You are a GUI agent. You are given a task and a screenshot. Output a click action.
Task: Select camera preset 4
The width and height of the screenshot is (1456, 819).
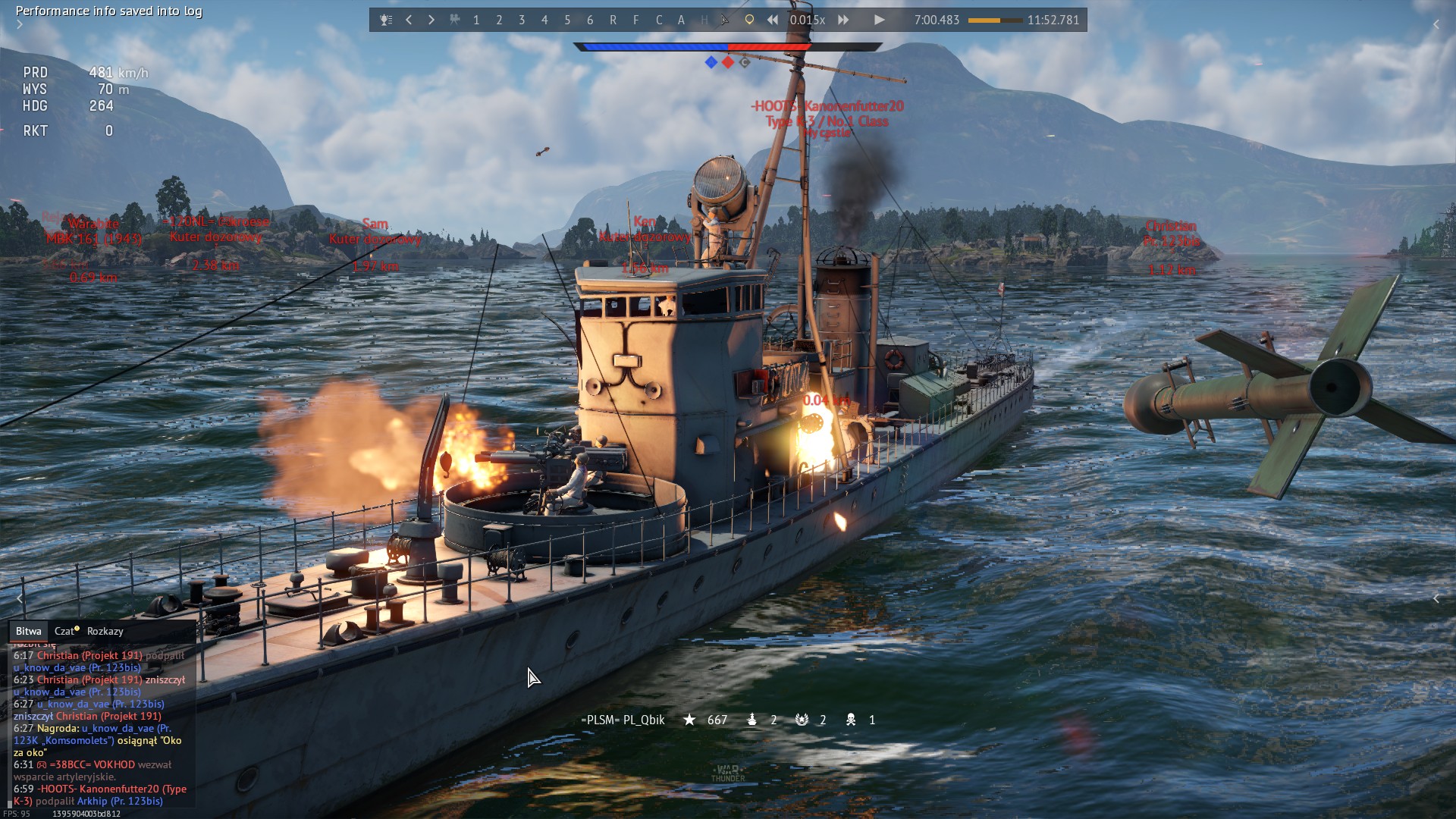click(x=544, y=20)
